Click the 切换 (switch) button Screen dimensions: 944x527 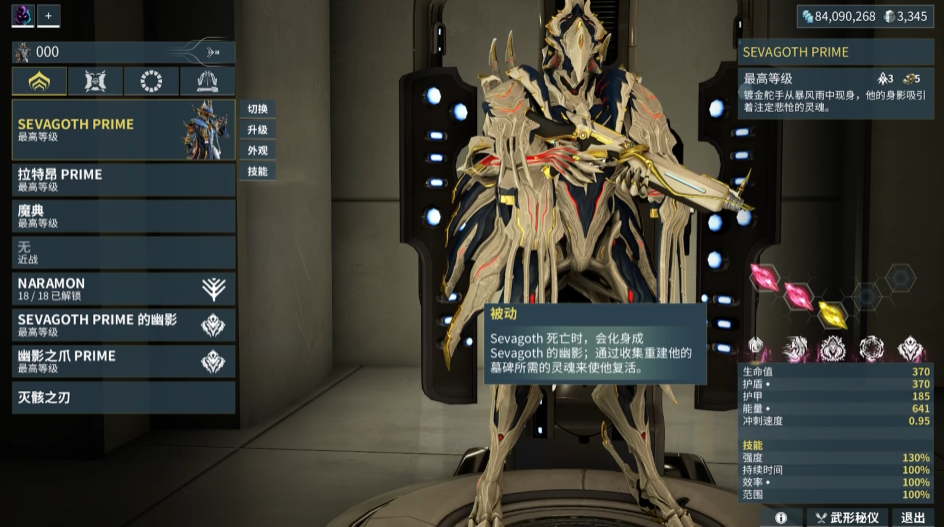[x=258, y=109]
